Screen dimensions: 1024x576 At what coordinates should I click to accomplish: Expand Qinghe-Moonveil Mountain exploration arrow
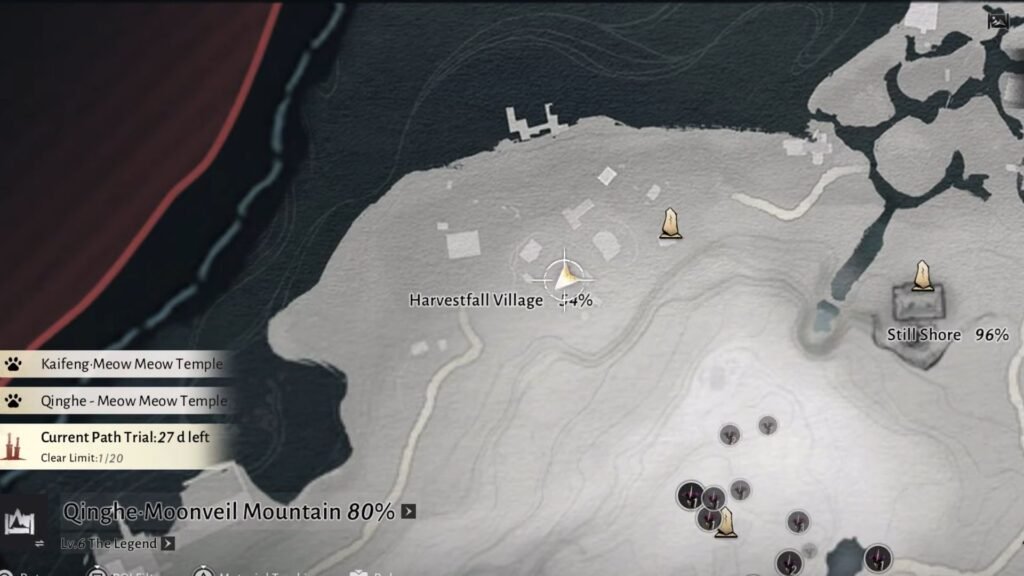click(x=408, y=513)
